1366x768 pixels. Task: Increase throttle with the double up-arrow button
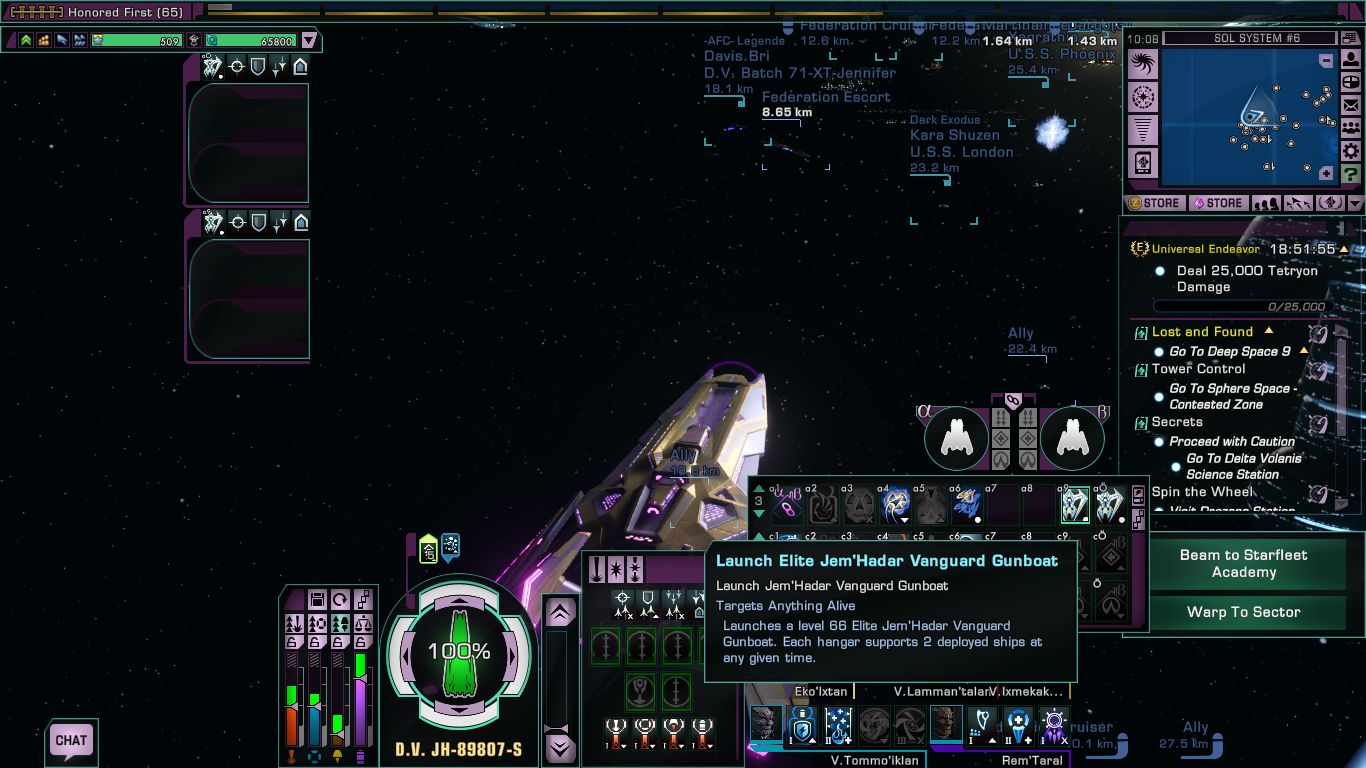coord(561,611)
